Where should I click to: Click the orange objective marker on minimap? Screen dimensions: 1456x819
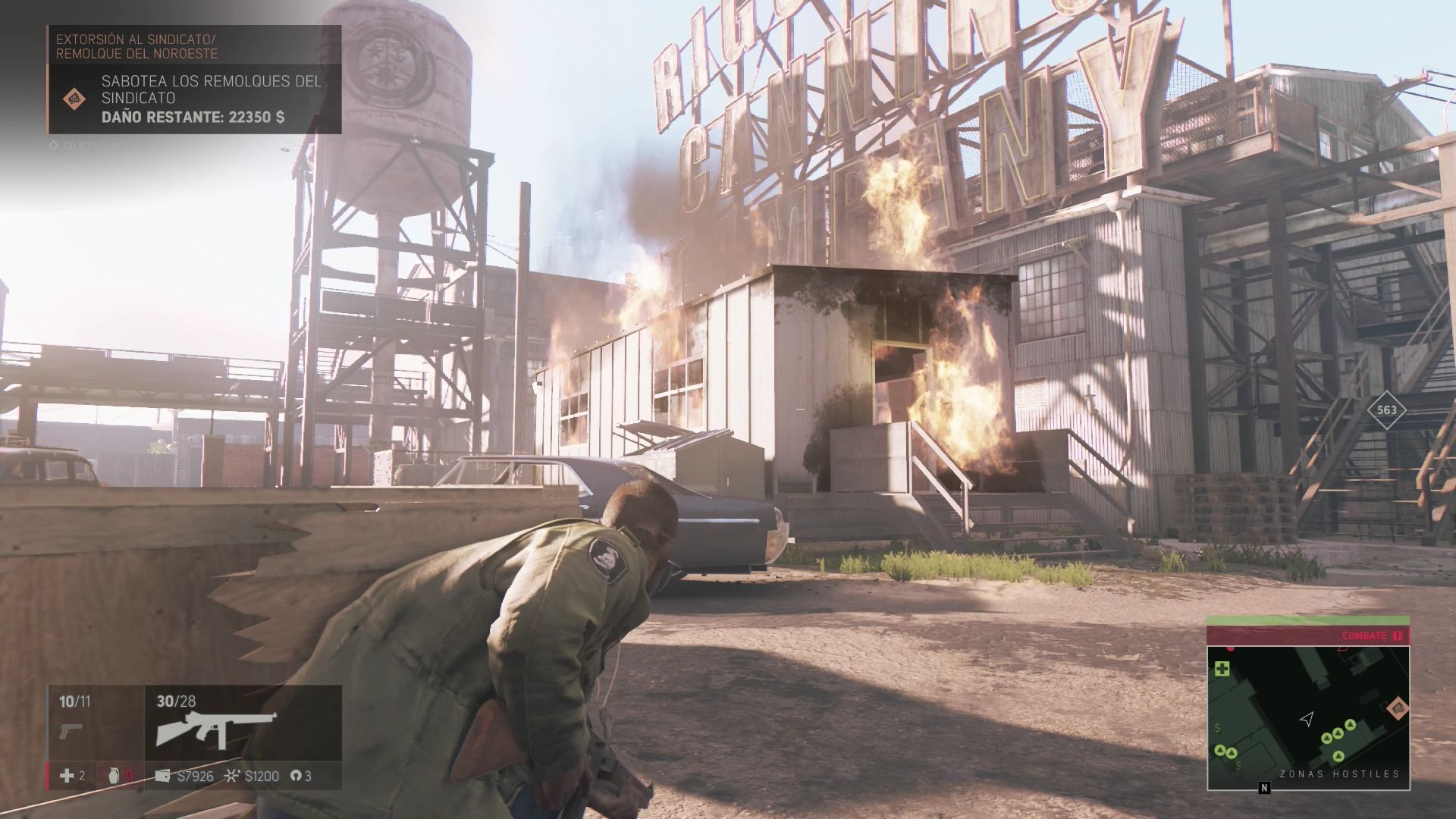[x=1396, y=708]
